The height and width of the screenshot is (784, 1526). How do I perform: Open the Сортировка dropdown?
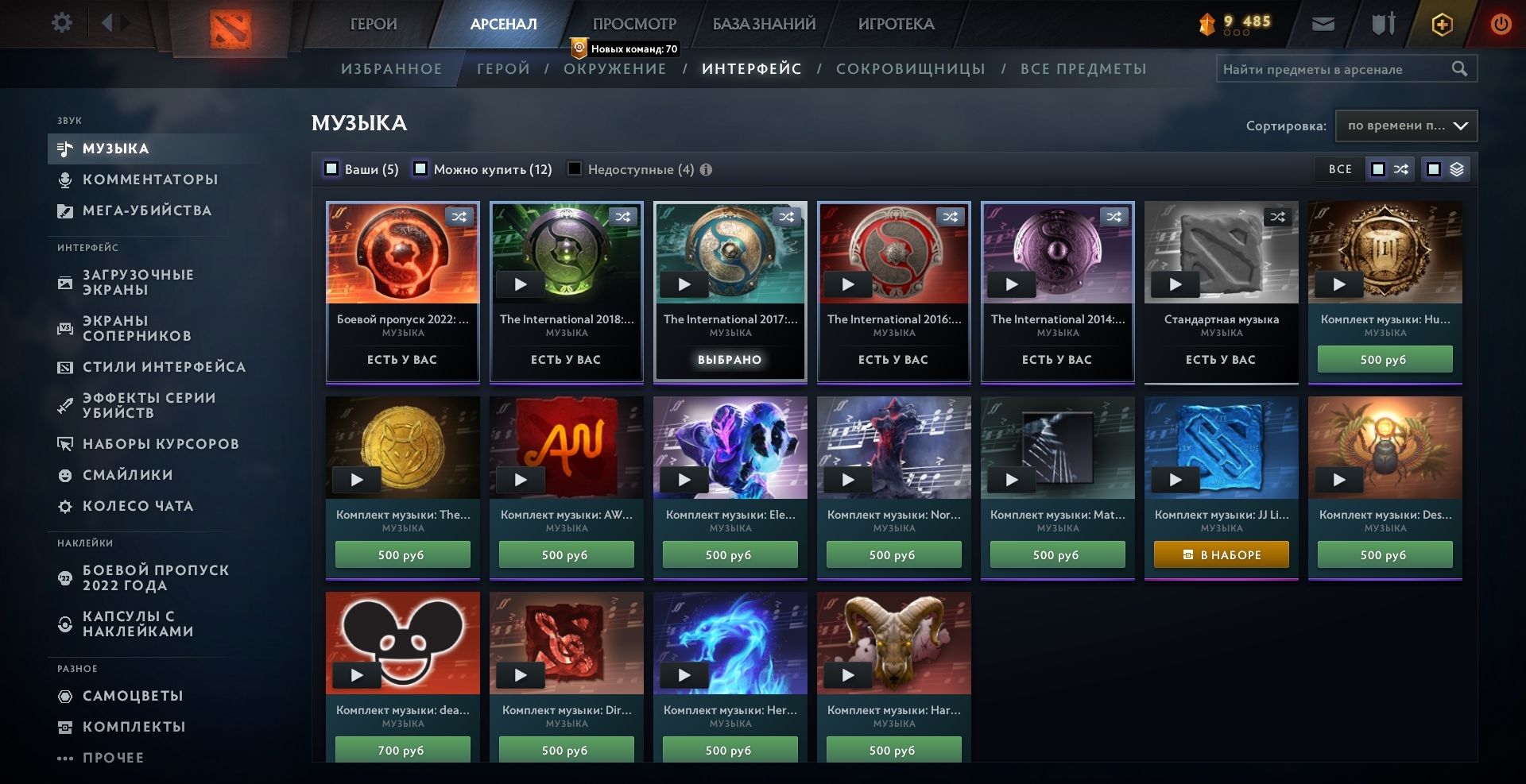click(x=1406, y=126)
